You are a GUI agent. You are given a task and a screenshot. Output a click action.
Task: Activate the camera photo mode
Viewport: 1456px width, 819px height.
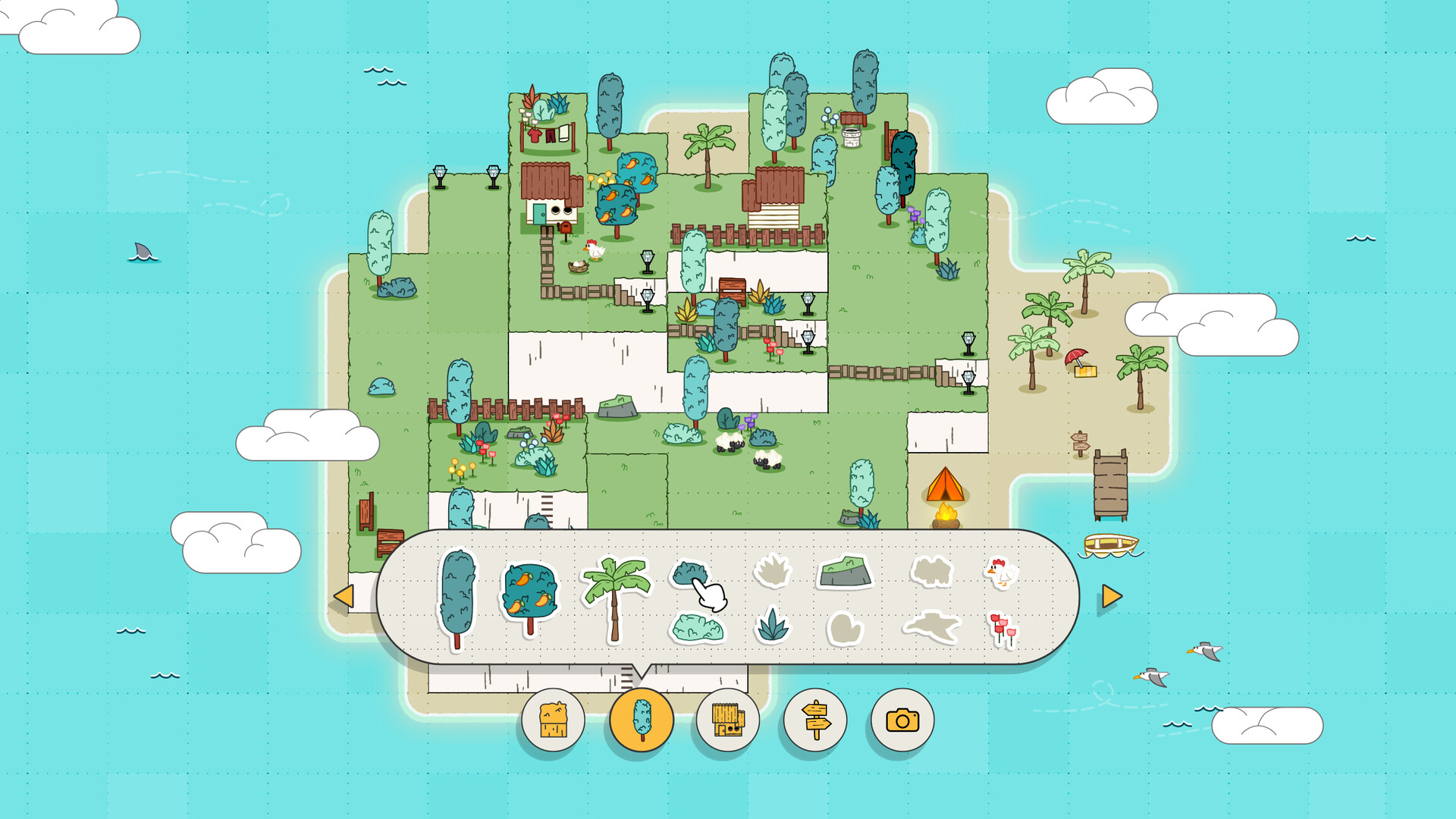pyautogui.click(x=901, y=721)
